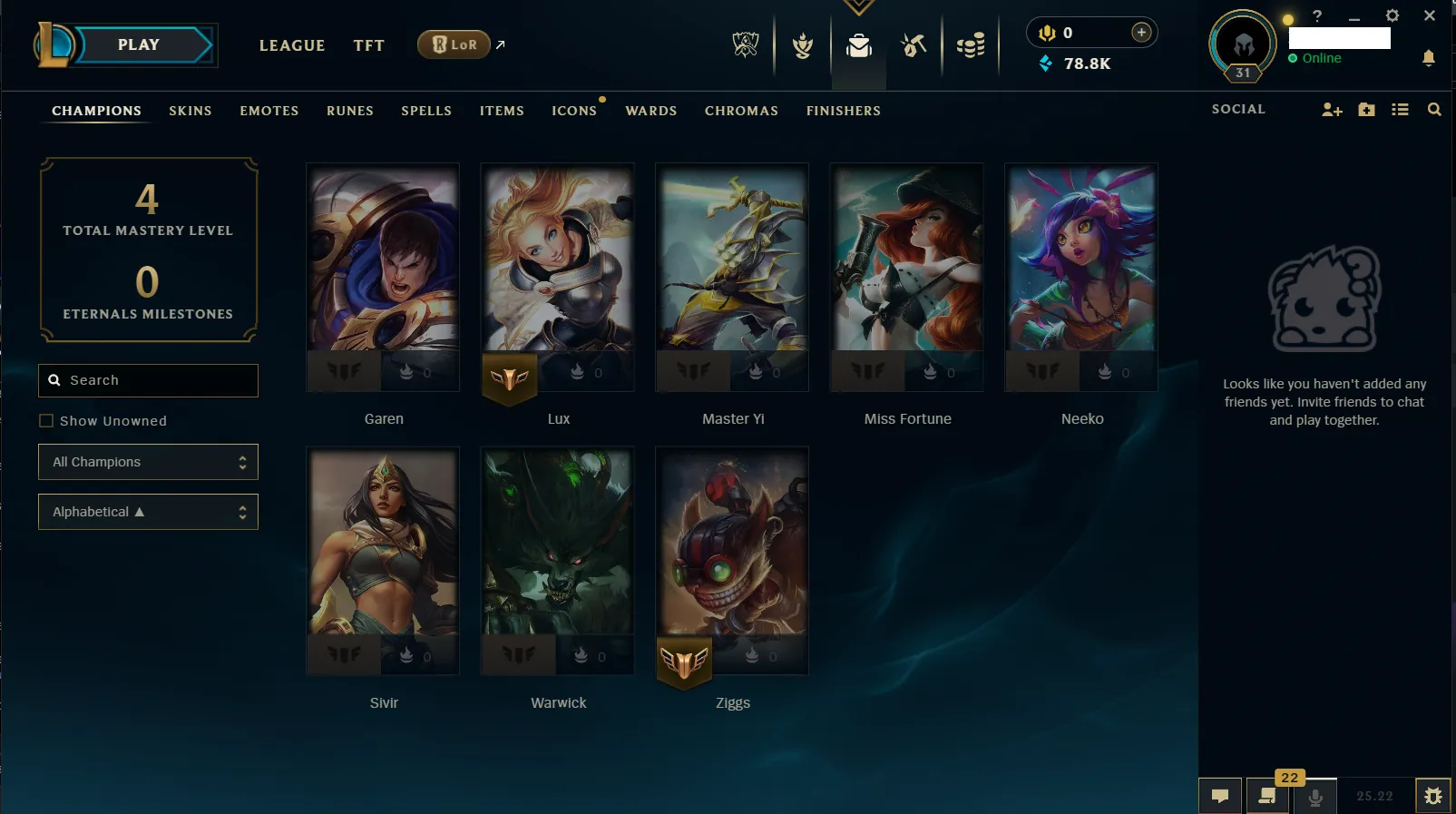Switch to the CHROMAS tab
The height and width of the screenshot is (814, 1456).
click(x=741, y=111)
